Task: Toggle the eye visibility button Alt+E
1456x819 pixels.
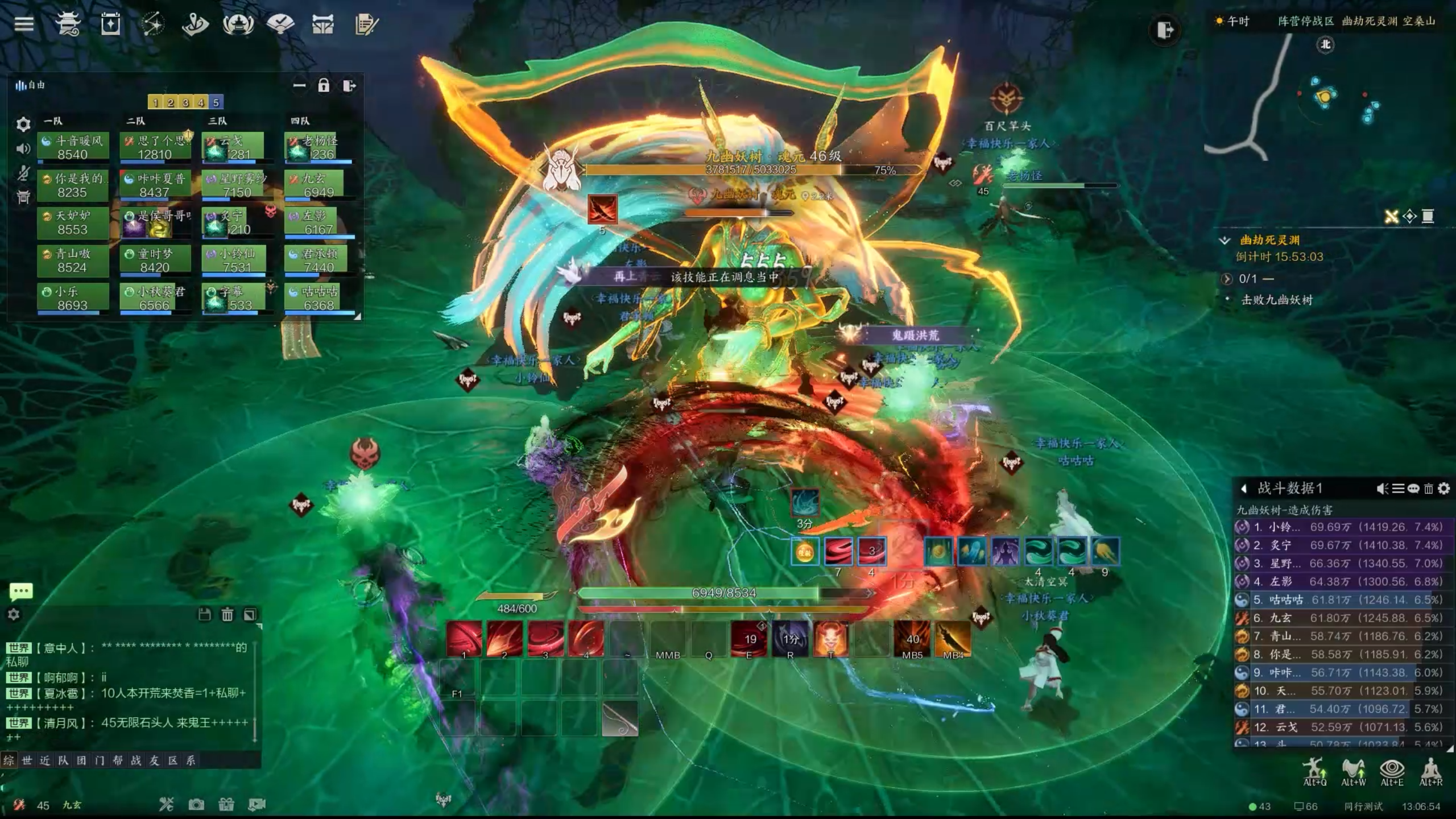Action: [1392, 770]
